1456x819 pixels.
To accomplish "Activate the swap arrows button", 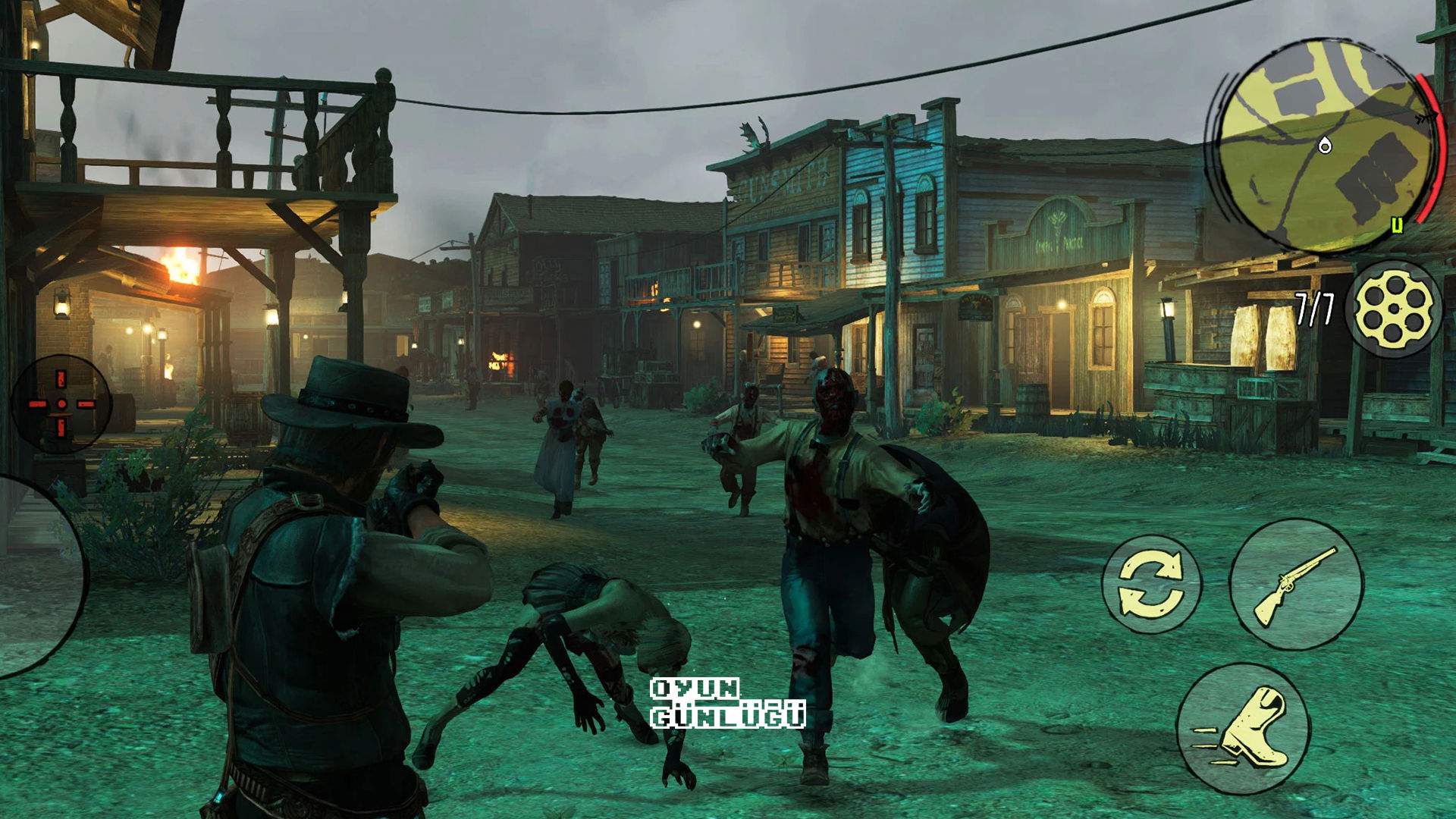I will pos(1151,585).
